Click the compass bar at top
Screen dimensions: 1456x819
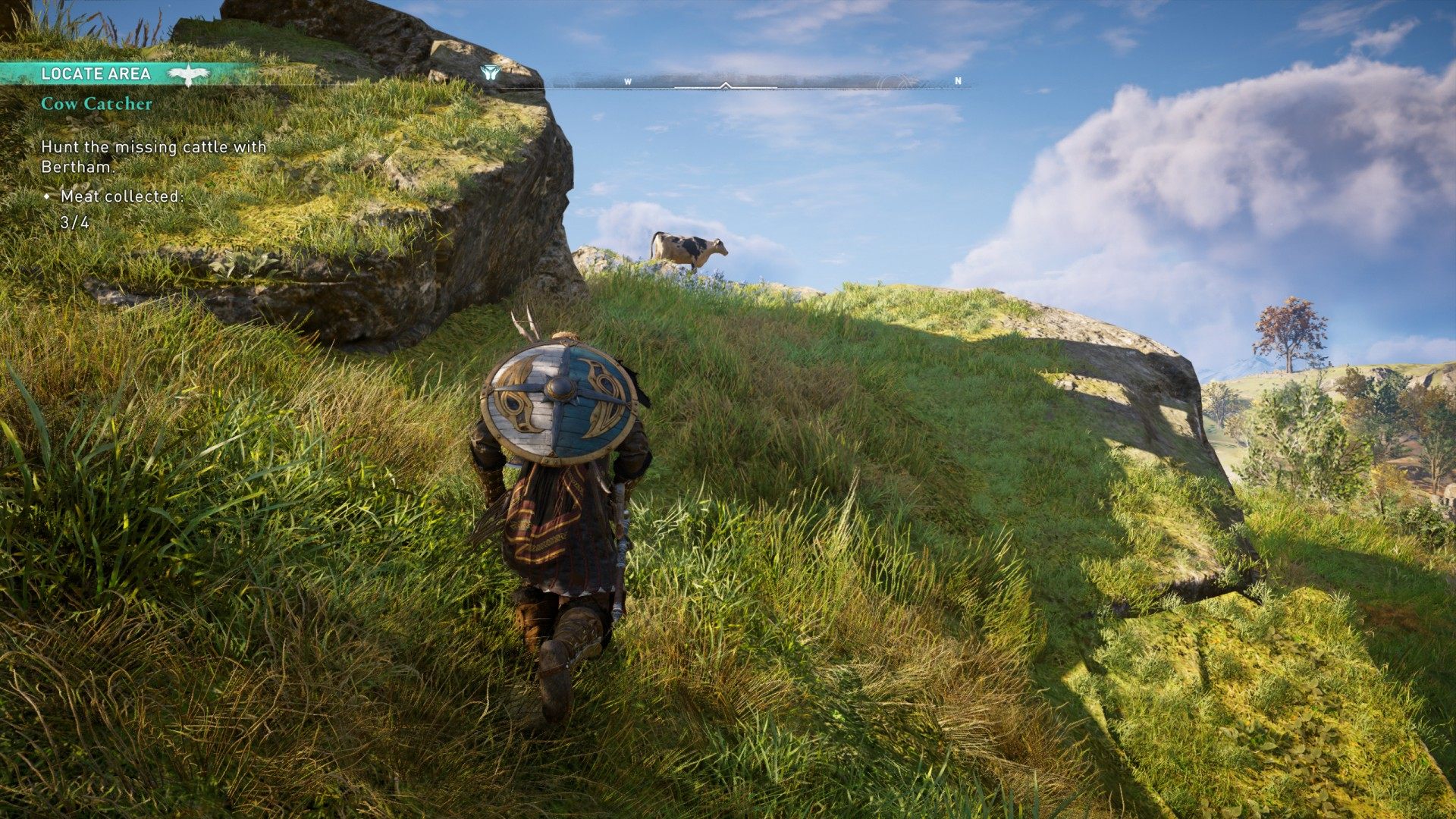click(x=758, y=82)
